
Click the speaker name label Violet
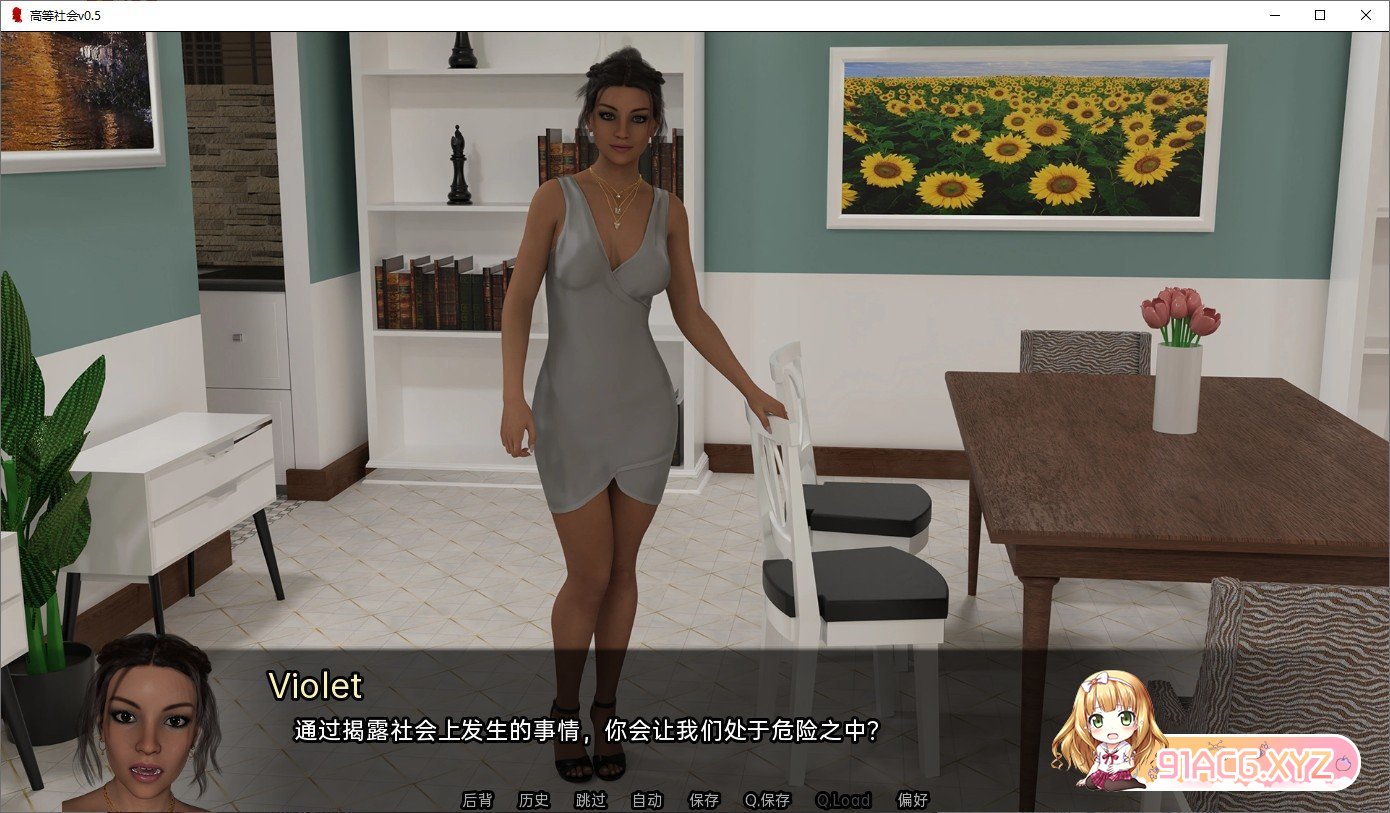click(315, 686)
